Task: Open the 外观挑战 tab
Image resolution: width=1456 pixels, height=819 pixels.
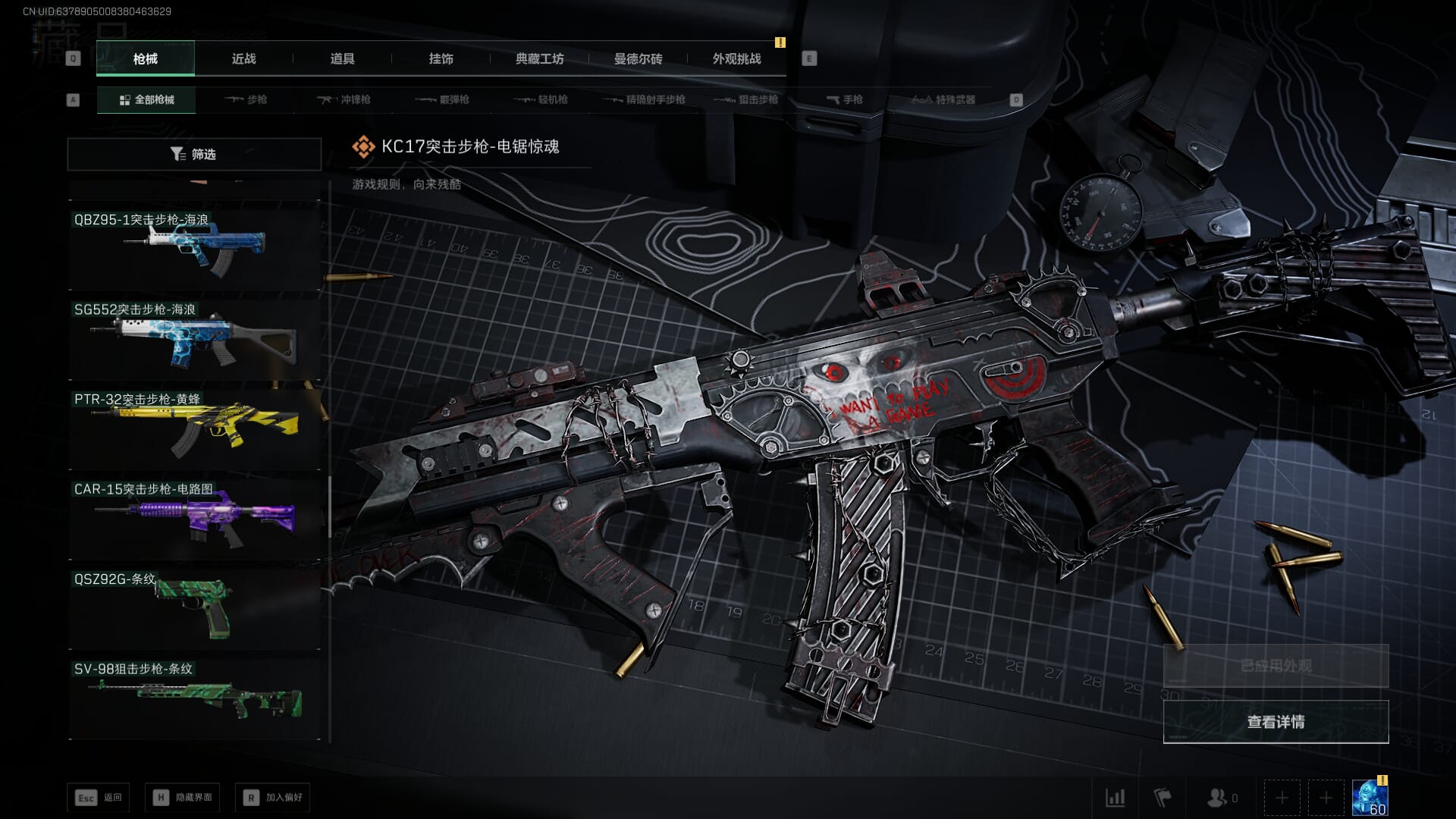Action: coord(736,58)
